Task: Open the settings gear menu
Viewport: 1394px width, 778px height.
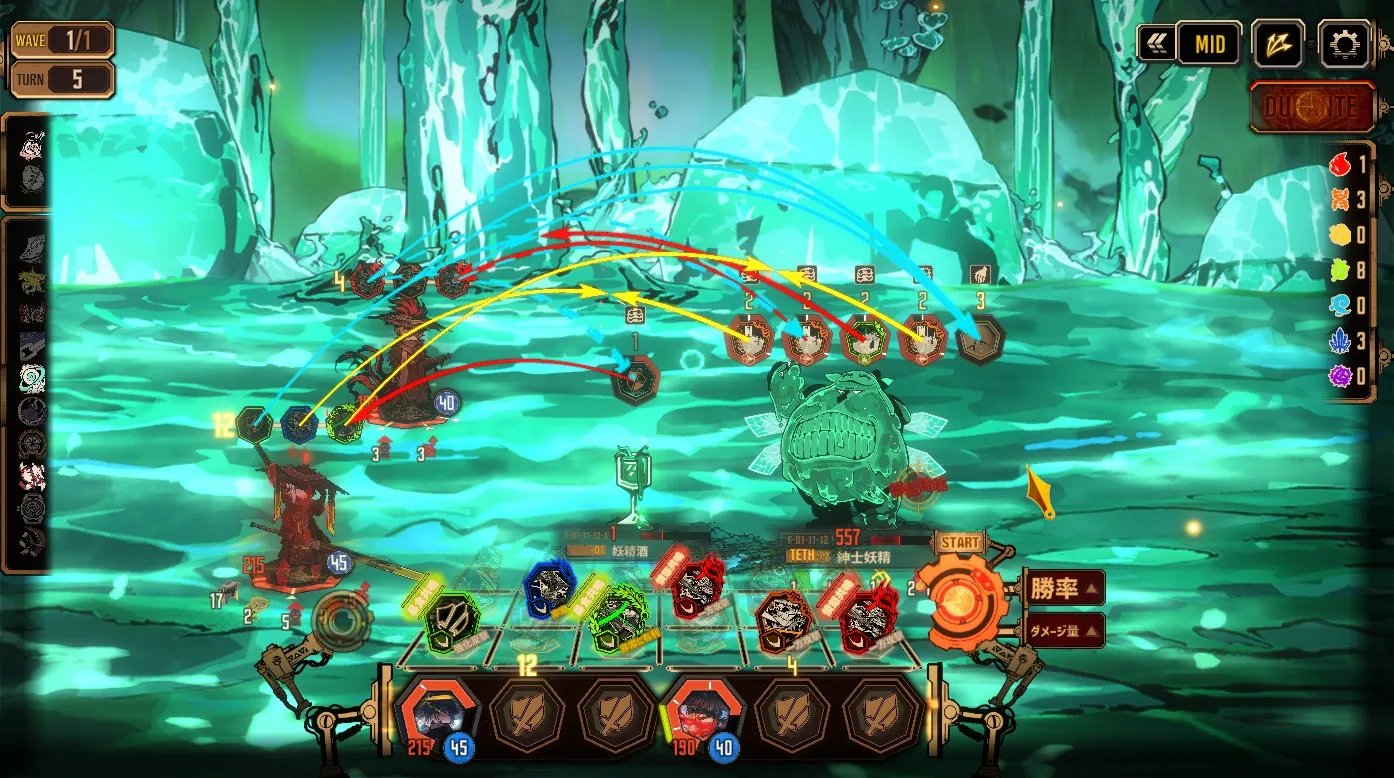Action: click(x=1343, y=44)
